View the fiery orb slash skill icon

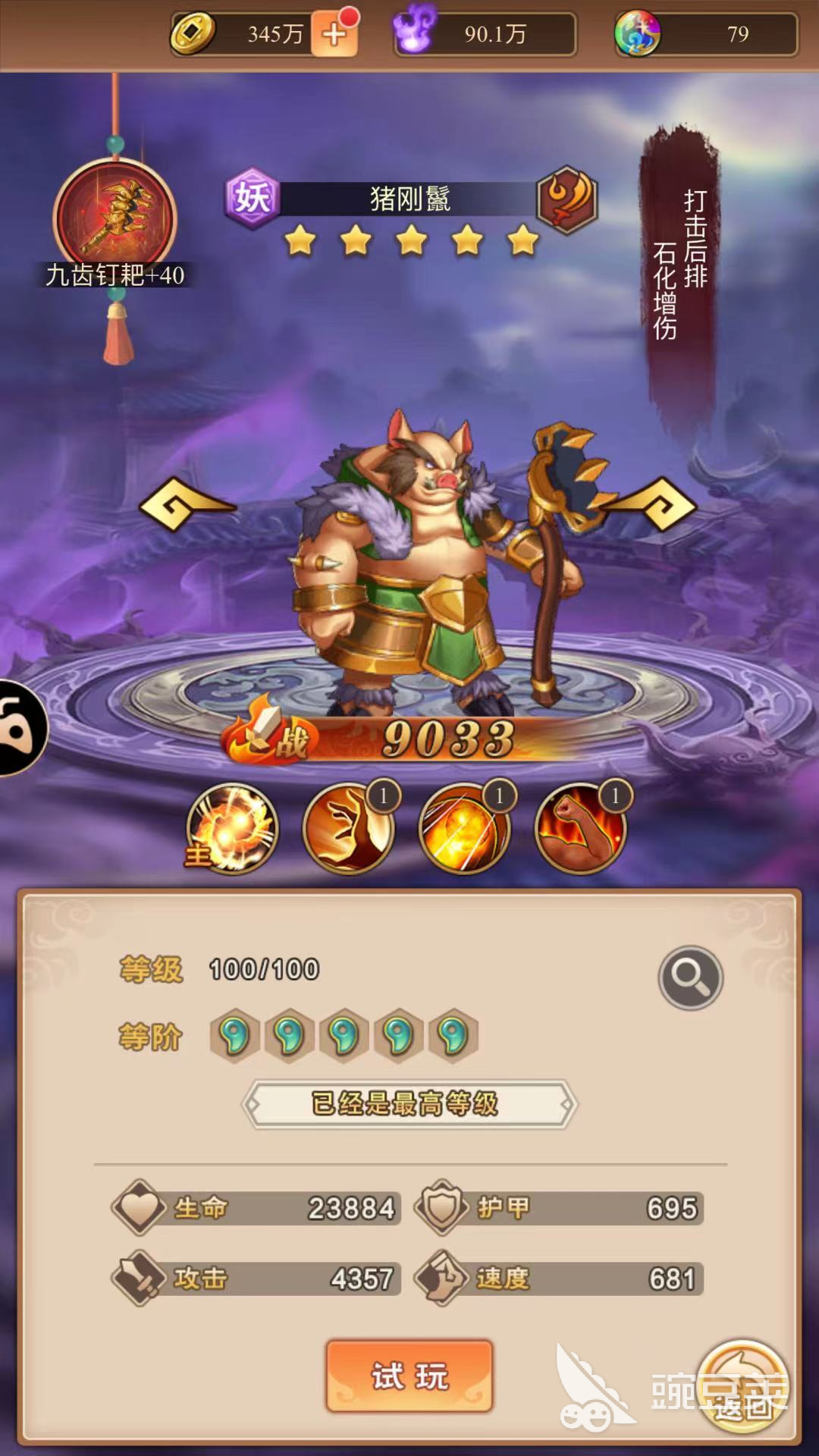tap(464, 829)
